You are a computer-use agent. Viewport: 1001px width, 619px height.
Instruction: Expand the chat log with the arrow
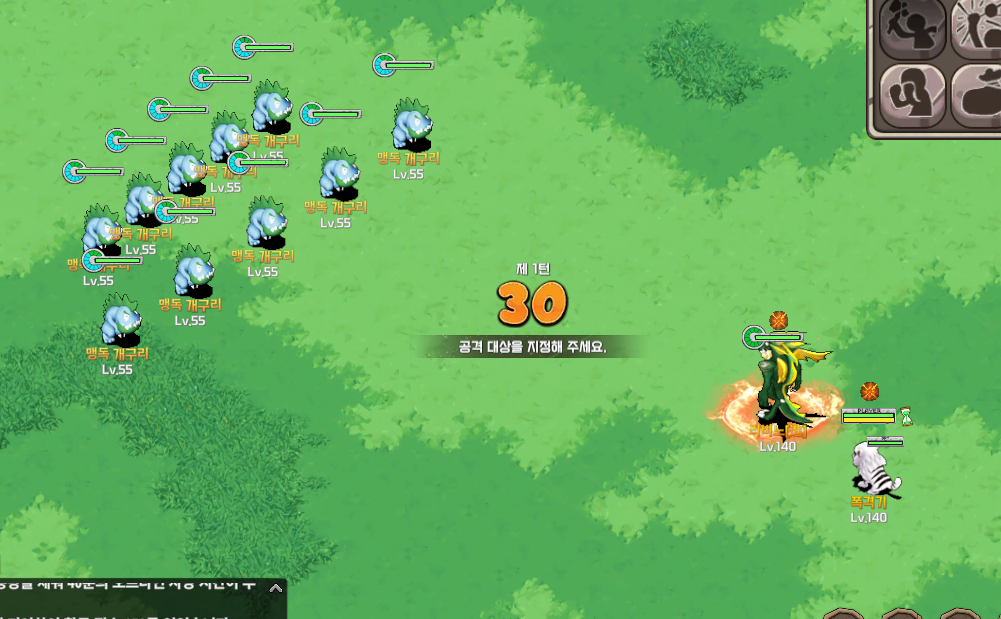click(276, 589)
